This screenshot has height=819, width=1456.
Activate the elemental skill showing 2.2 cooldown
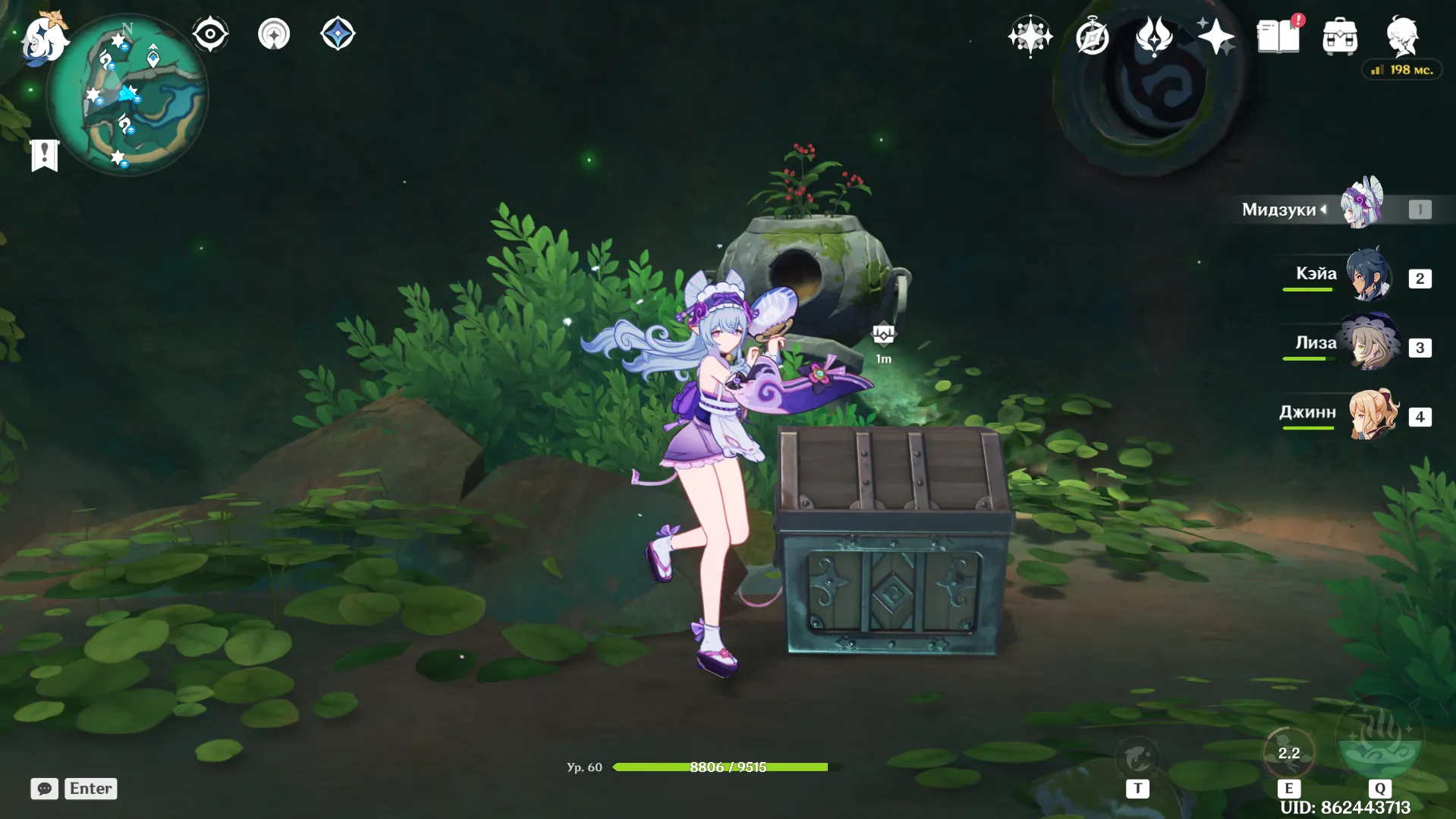(x=1289, y=753)
